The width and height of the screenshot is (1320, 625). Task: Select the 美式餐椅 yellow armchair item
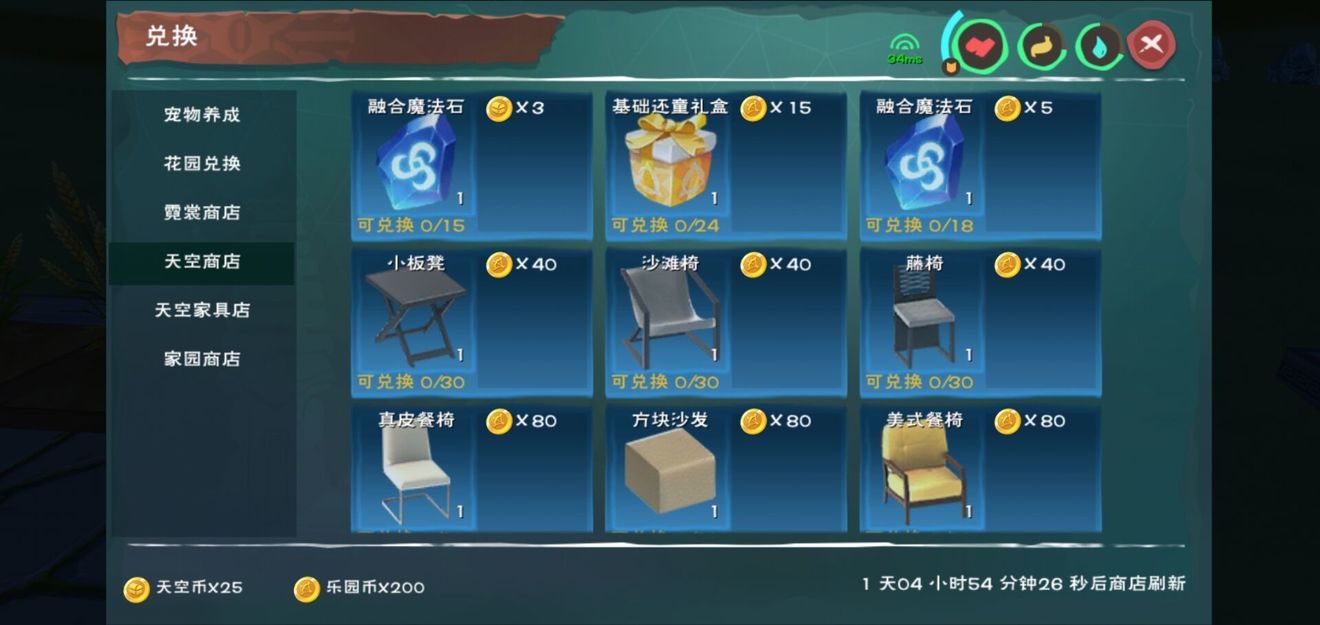tap(980, 469)
